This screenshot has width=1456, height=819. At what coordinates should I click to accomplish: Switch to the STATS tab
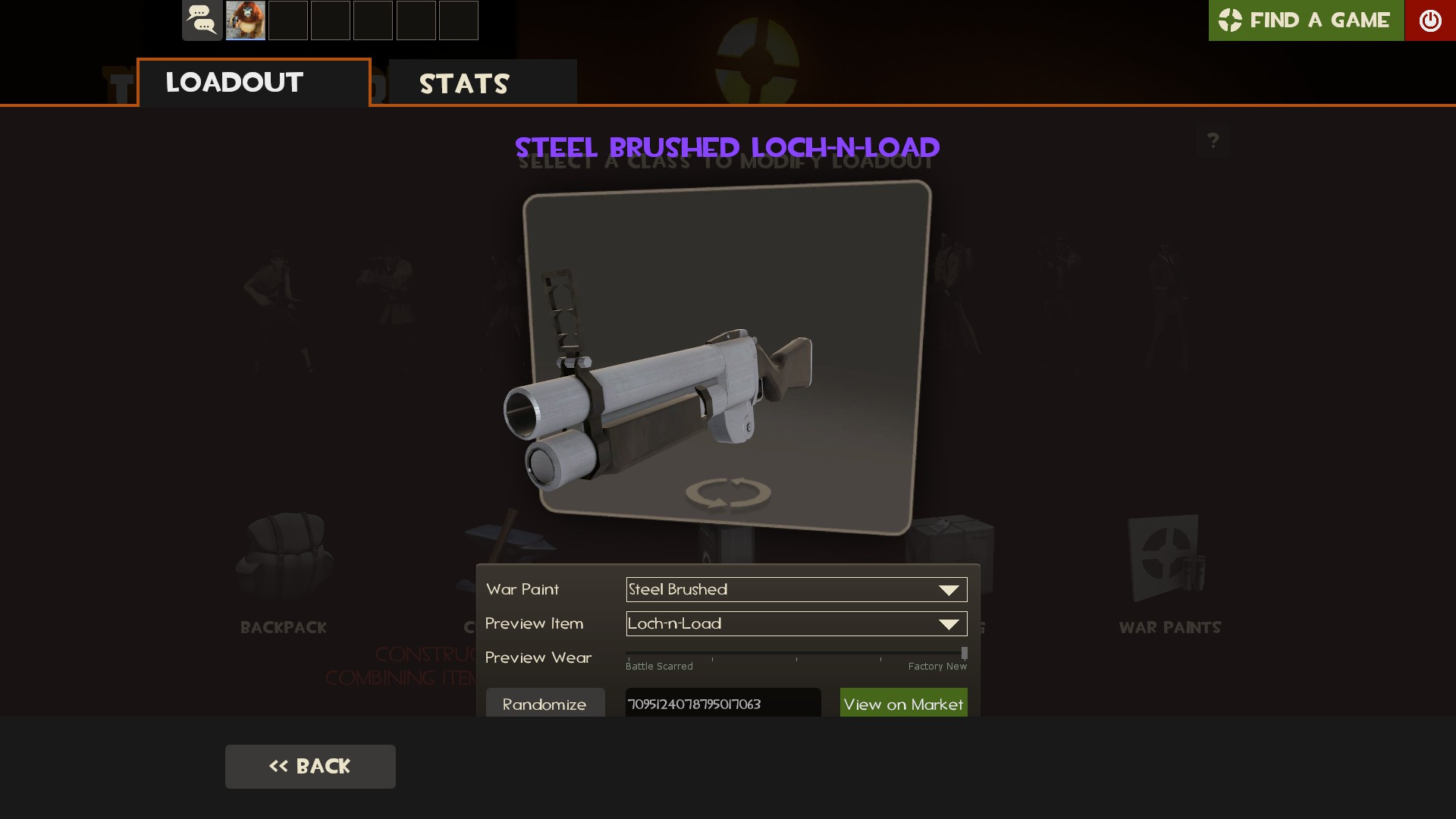click(x=463, y=83)
